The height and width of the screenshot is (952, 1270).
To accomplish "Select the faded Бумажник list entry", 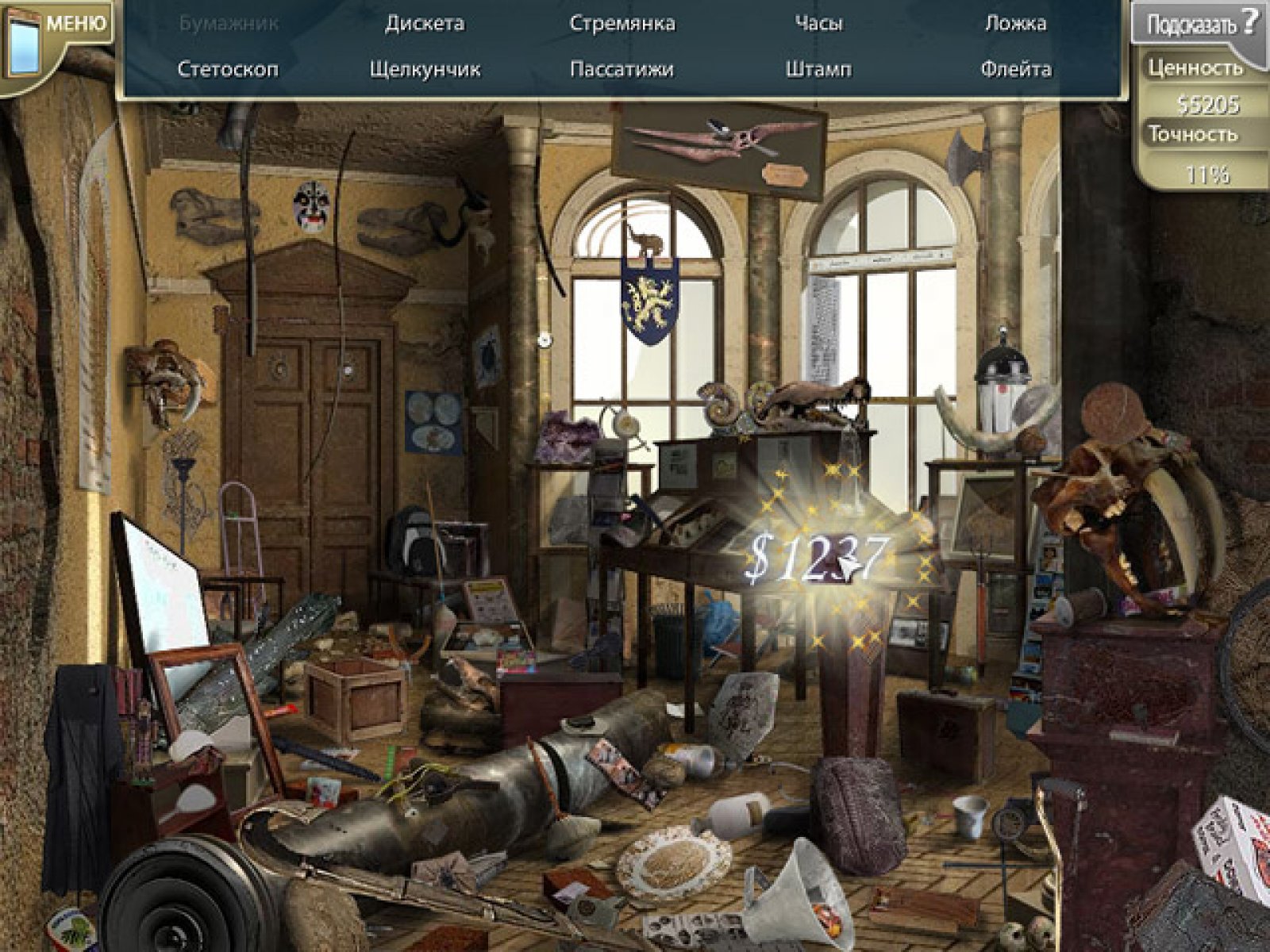I will (x=229, y=24).
